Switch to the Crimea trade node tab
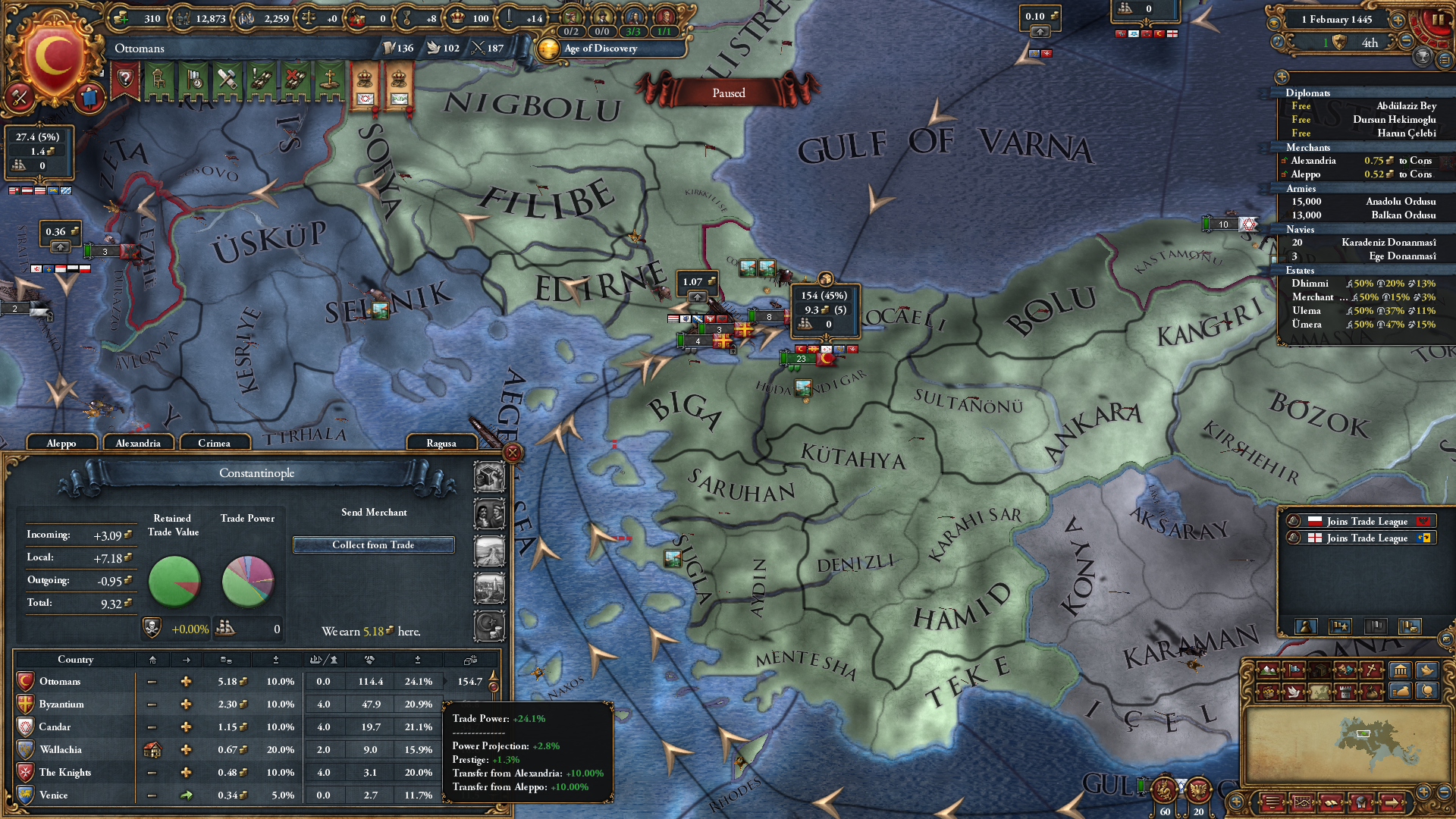Viewport: 1456px width, 819px height. (215, 442)
